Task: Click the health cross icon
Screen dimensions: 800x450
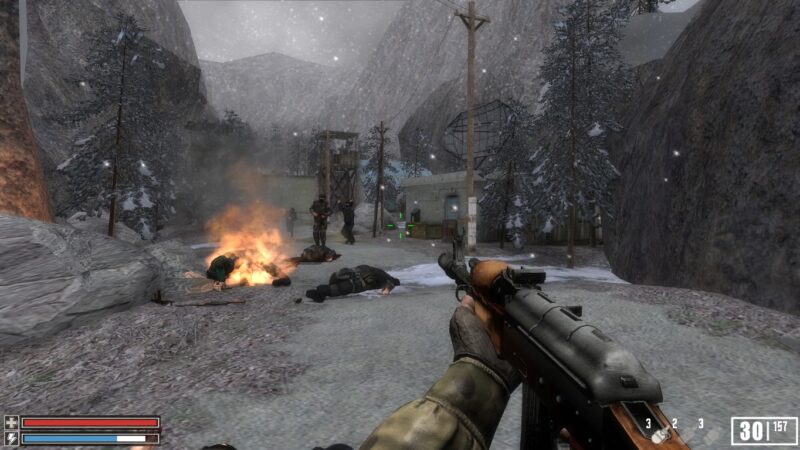Action: [x=11, y=422]
